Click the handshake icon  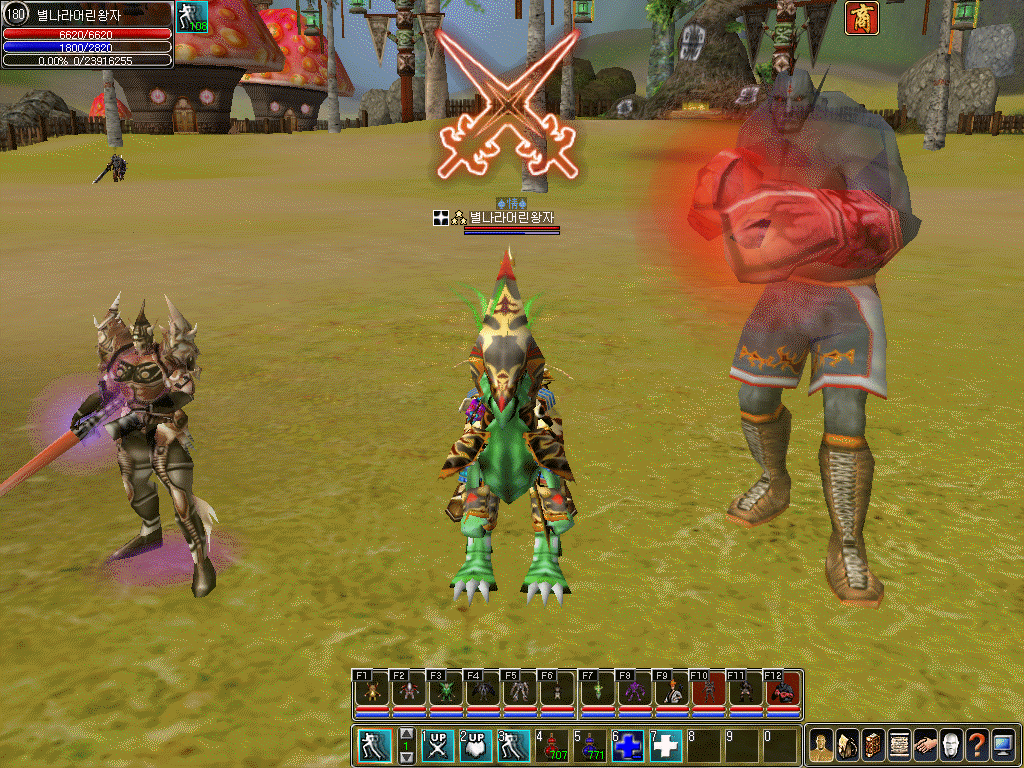coord(924,746)
